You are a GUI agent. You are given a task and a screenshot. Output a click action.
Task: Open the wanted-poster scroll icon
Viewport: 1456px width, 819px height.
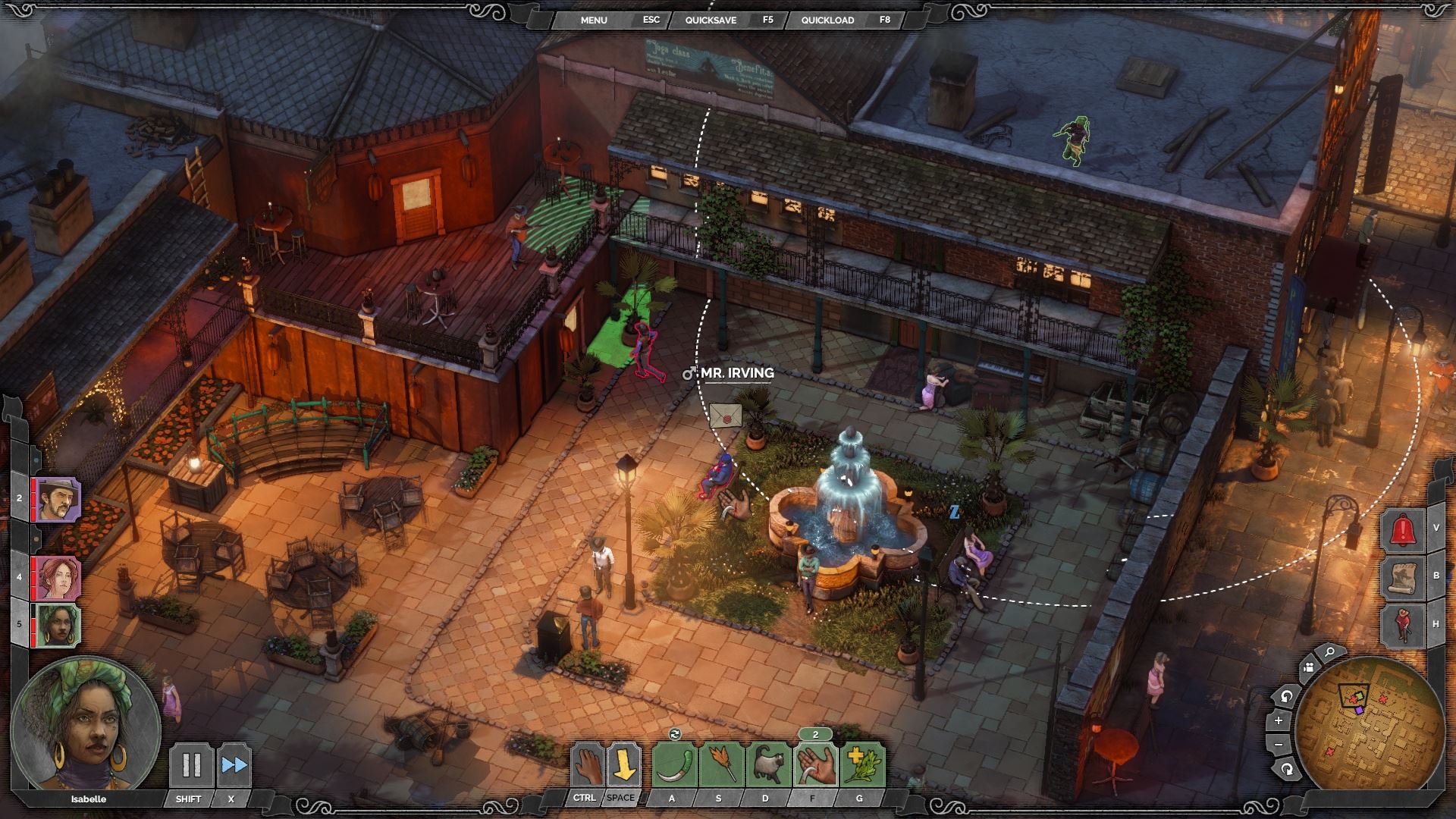(1403, 578)
